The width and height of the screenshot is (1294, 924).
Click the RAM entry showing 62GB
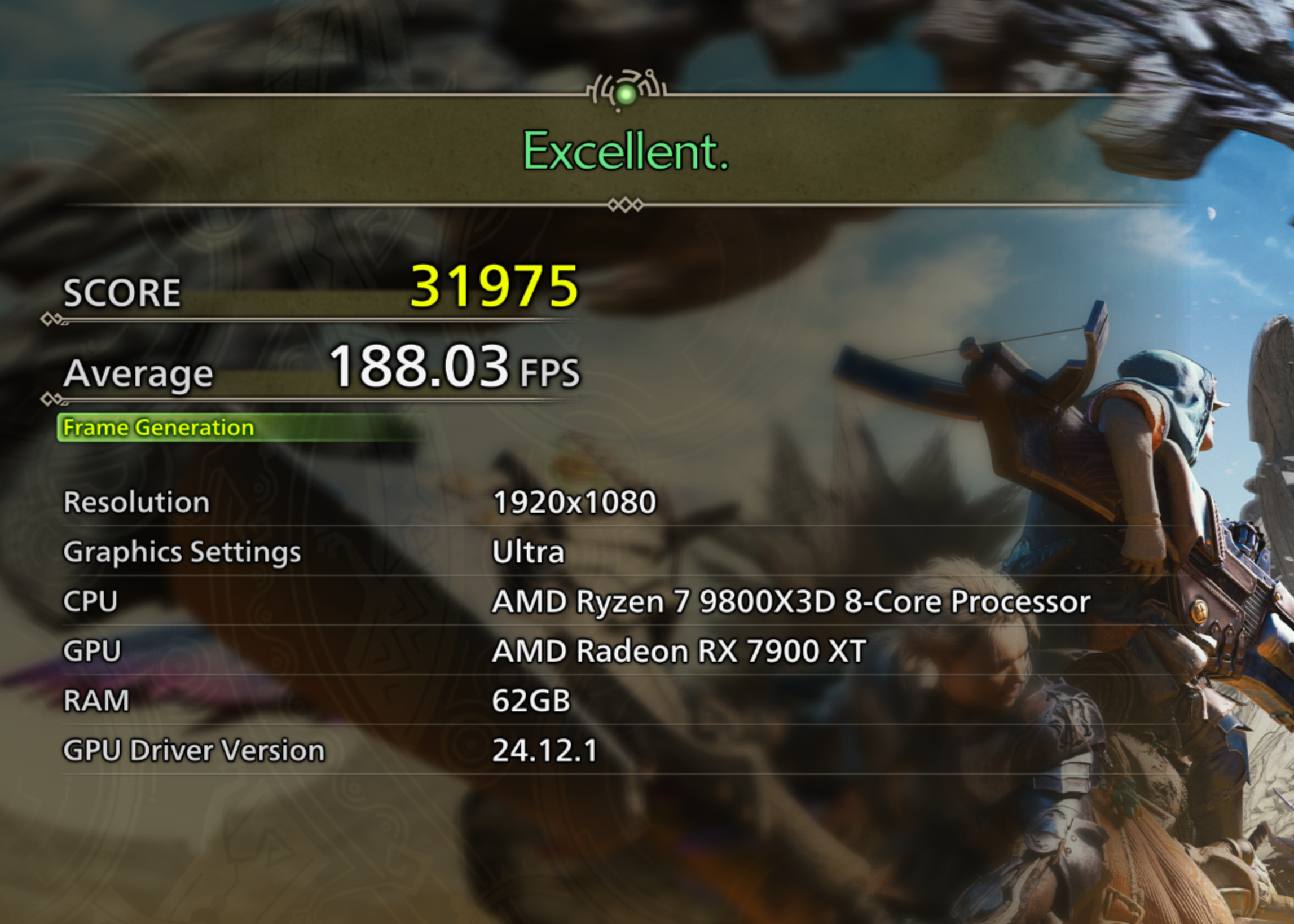coord(531,701)
